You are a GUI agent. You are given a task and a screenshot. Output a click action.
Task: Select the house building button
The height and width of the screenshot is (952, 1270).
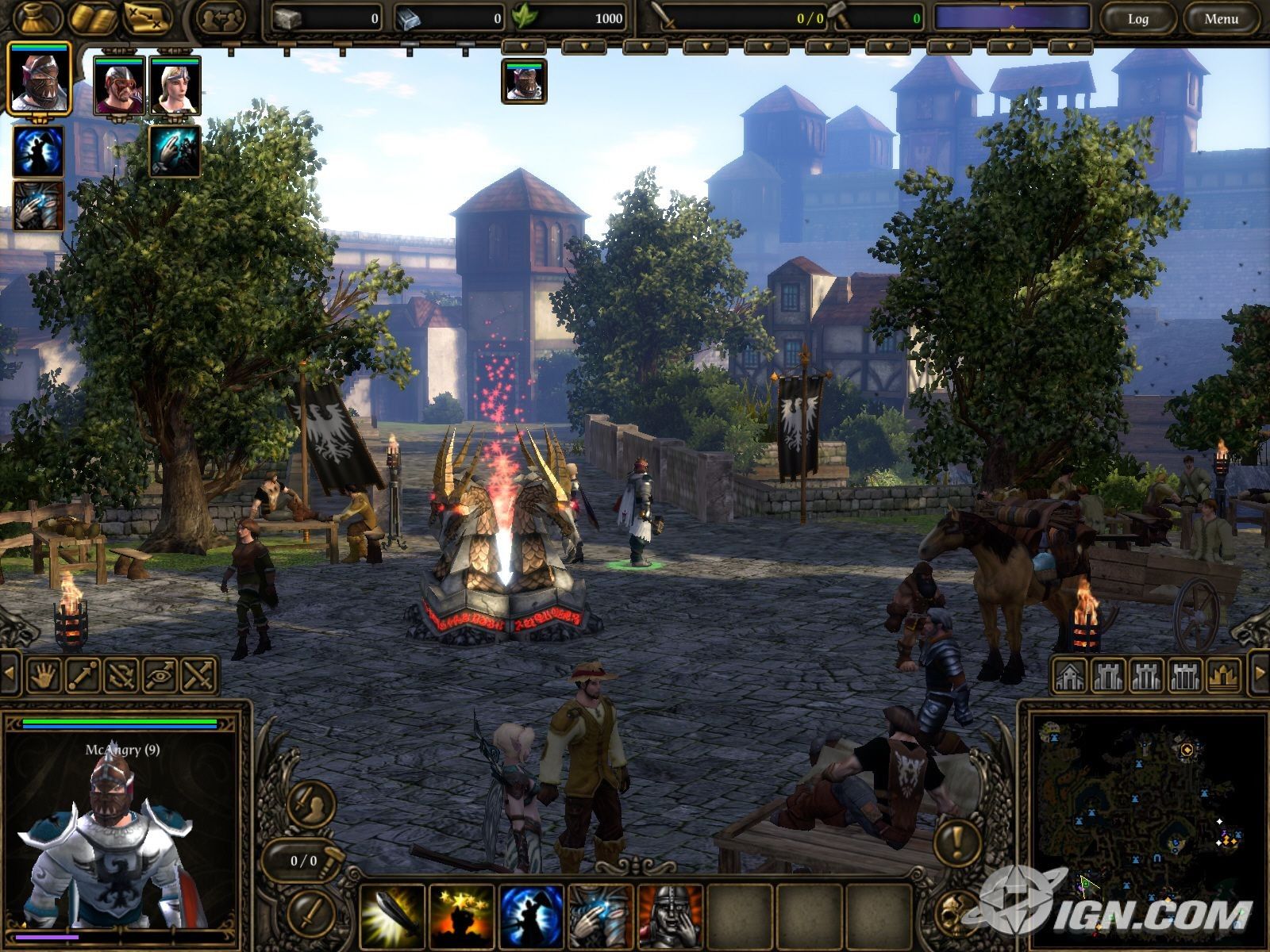click(x=1069, y=675)
